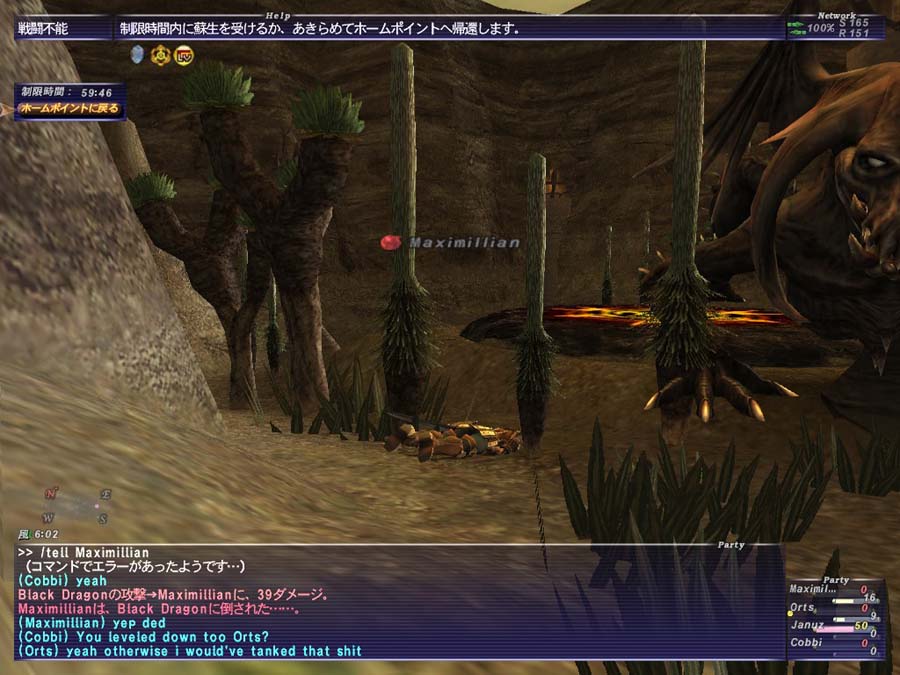Click the red Lv restriction status icon

(x=183, y=56)
